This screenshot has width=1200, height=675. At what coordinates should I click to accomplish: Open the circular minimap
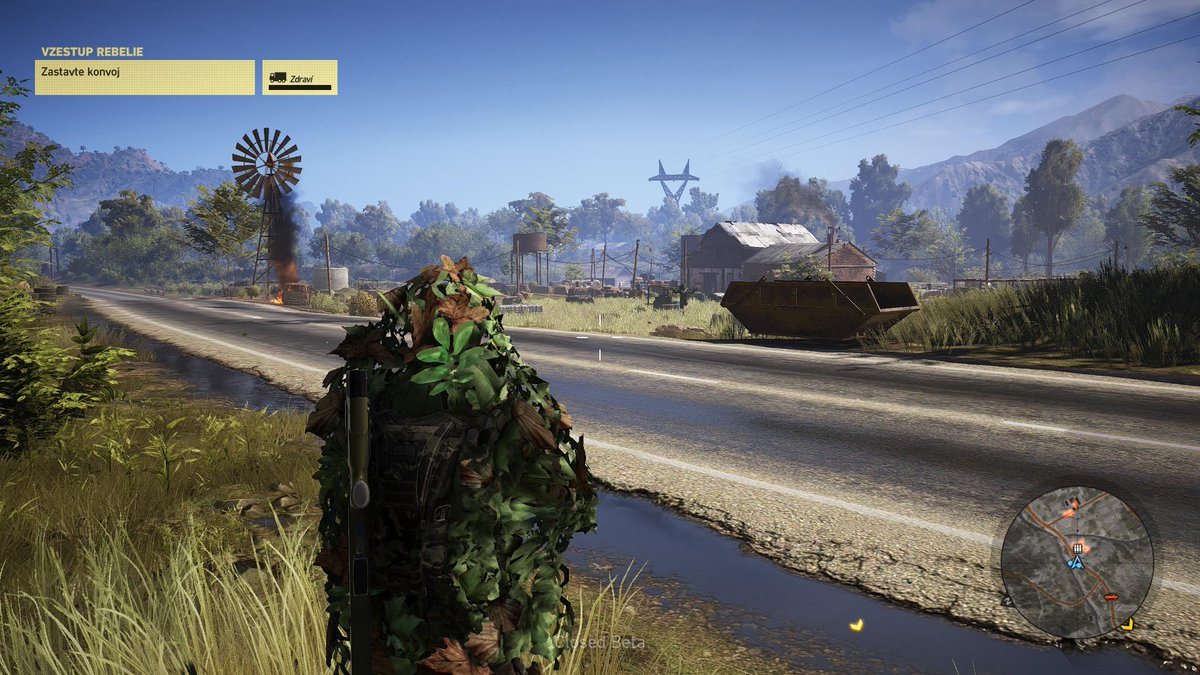coord(1076,562)
